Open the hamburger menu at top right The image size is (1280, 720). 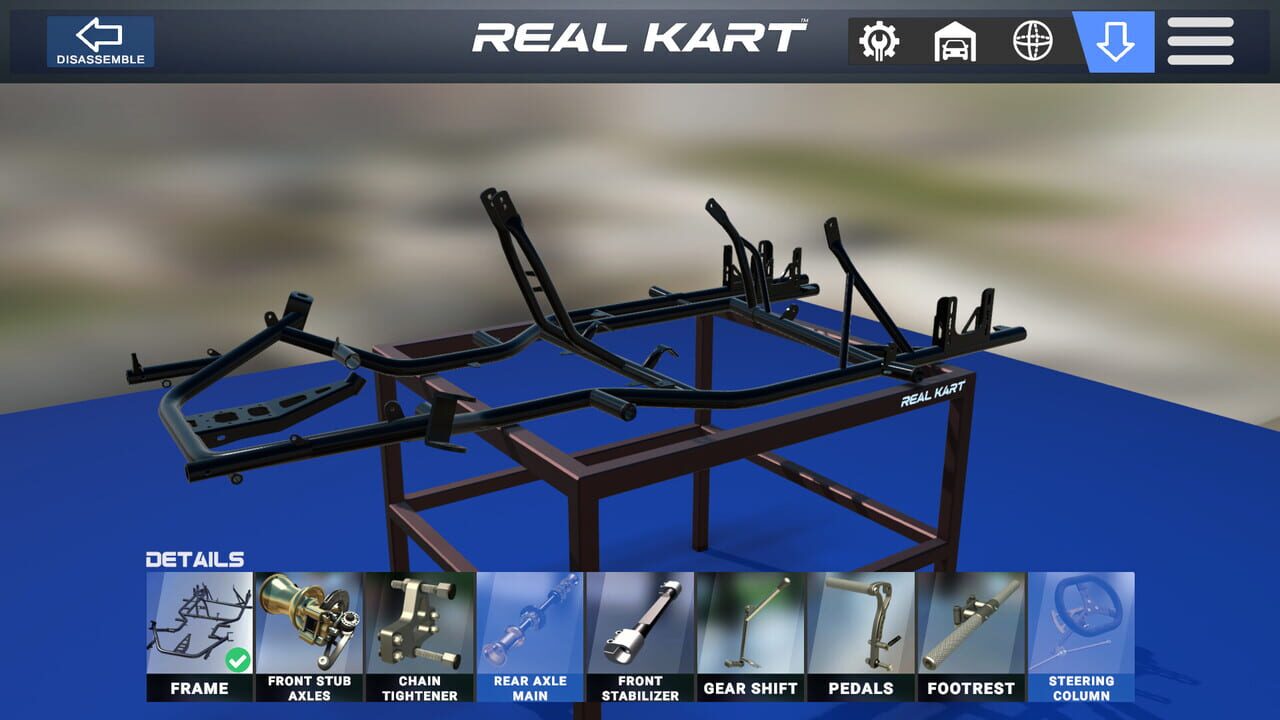(1199, 41)
